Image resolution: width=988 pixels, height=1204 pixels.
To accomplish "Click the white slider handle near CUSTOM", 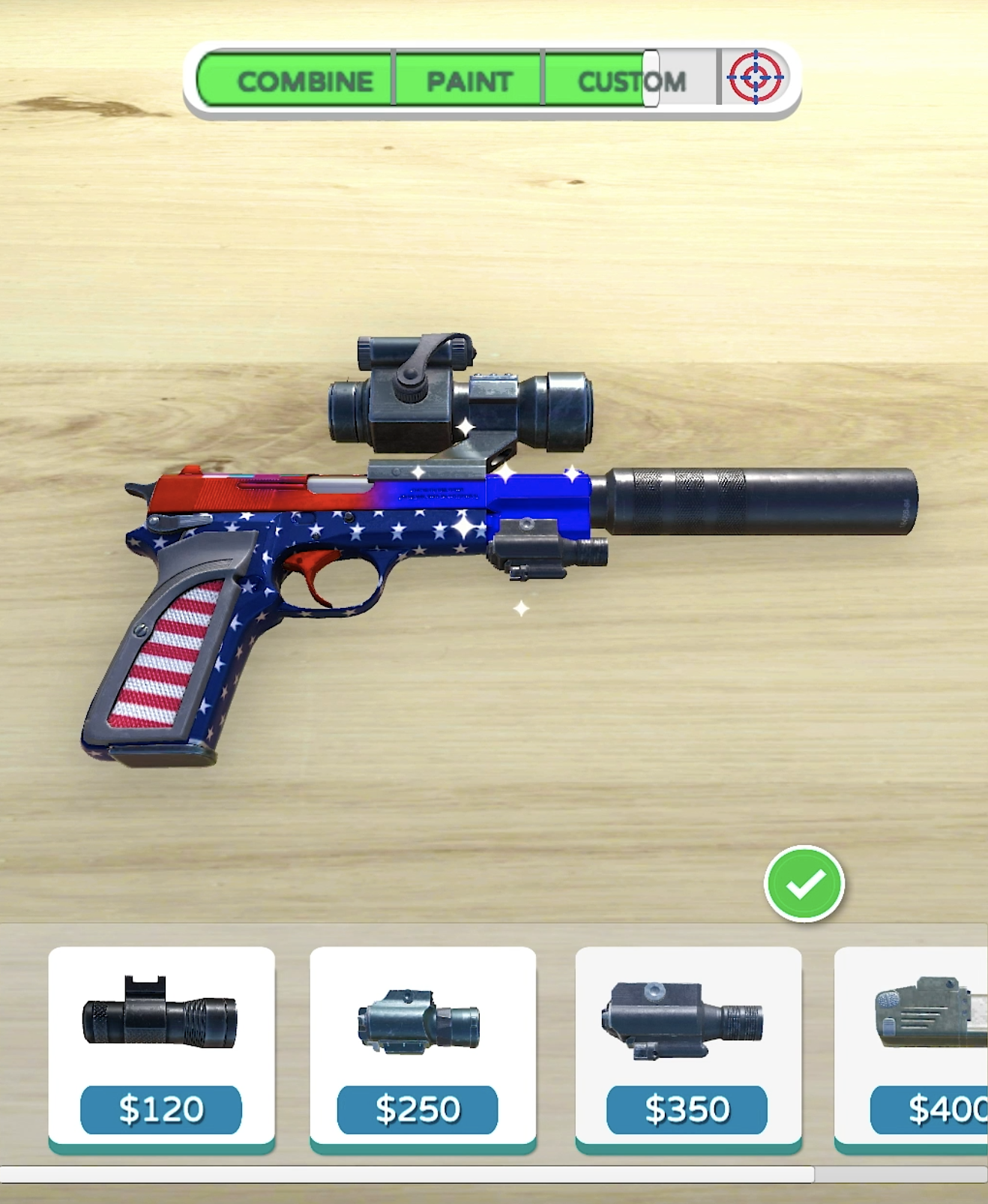I will [x=651, y=79].
